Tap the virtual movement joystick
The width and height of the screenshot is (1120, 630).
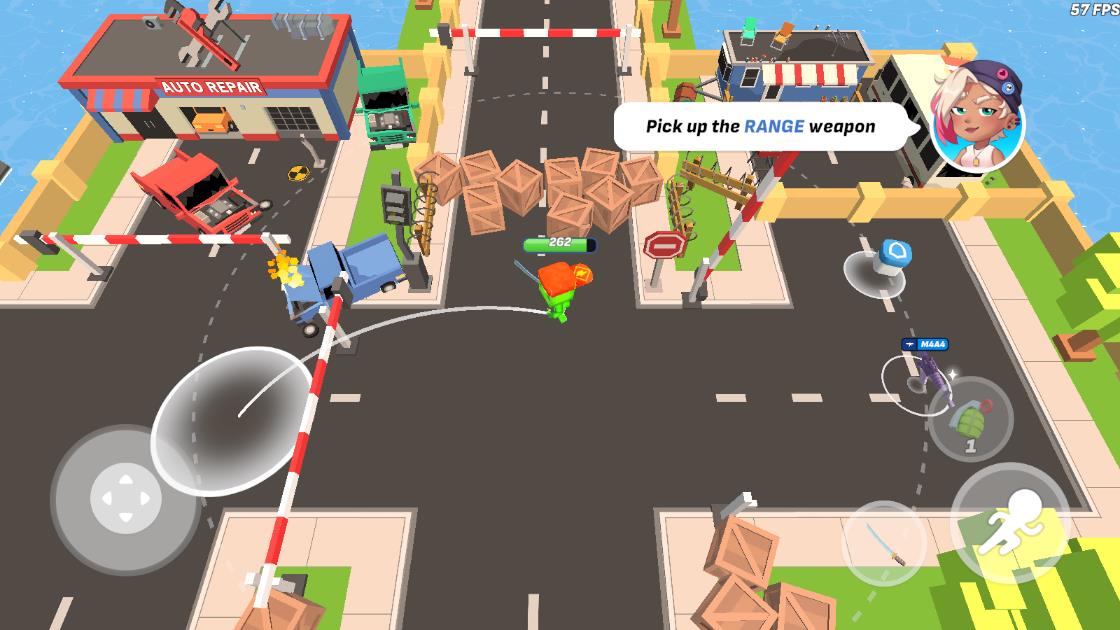(125, 497)
